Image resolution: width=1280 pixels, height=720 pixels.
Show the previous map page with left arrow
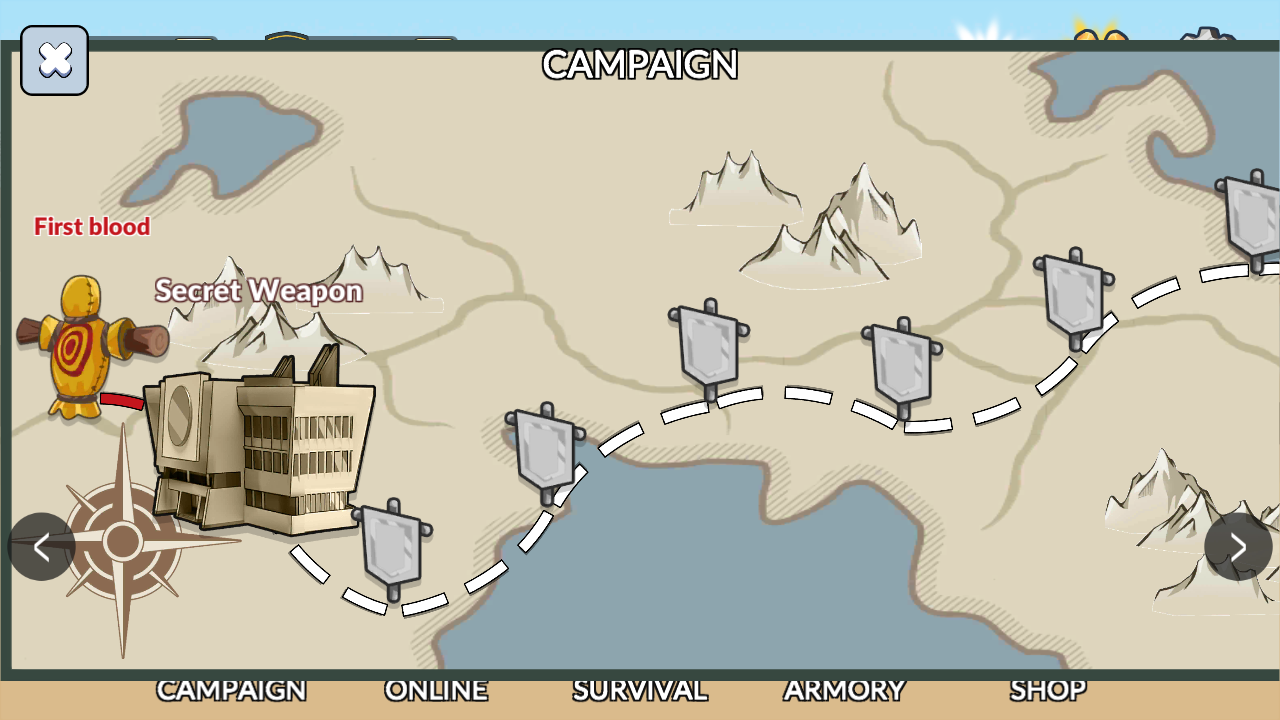point(41,547)
